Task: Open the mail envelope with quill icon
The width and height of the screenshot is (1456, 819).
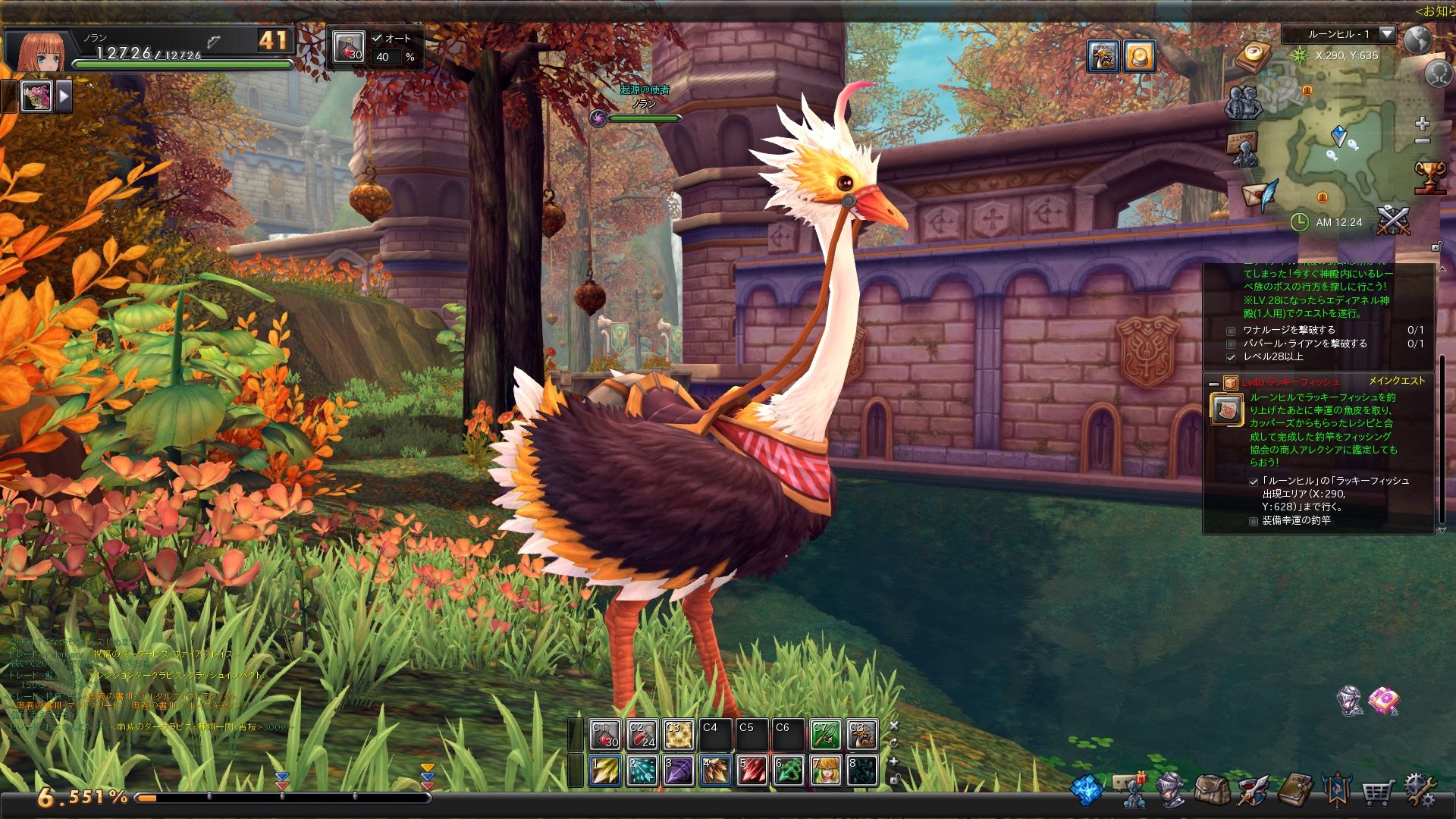Action: click(1260, 195)
